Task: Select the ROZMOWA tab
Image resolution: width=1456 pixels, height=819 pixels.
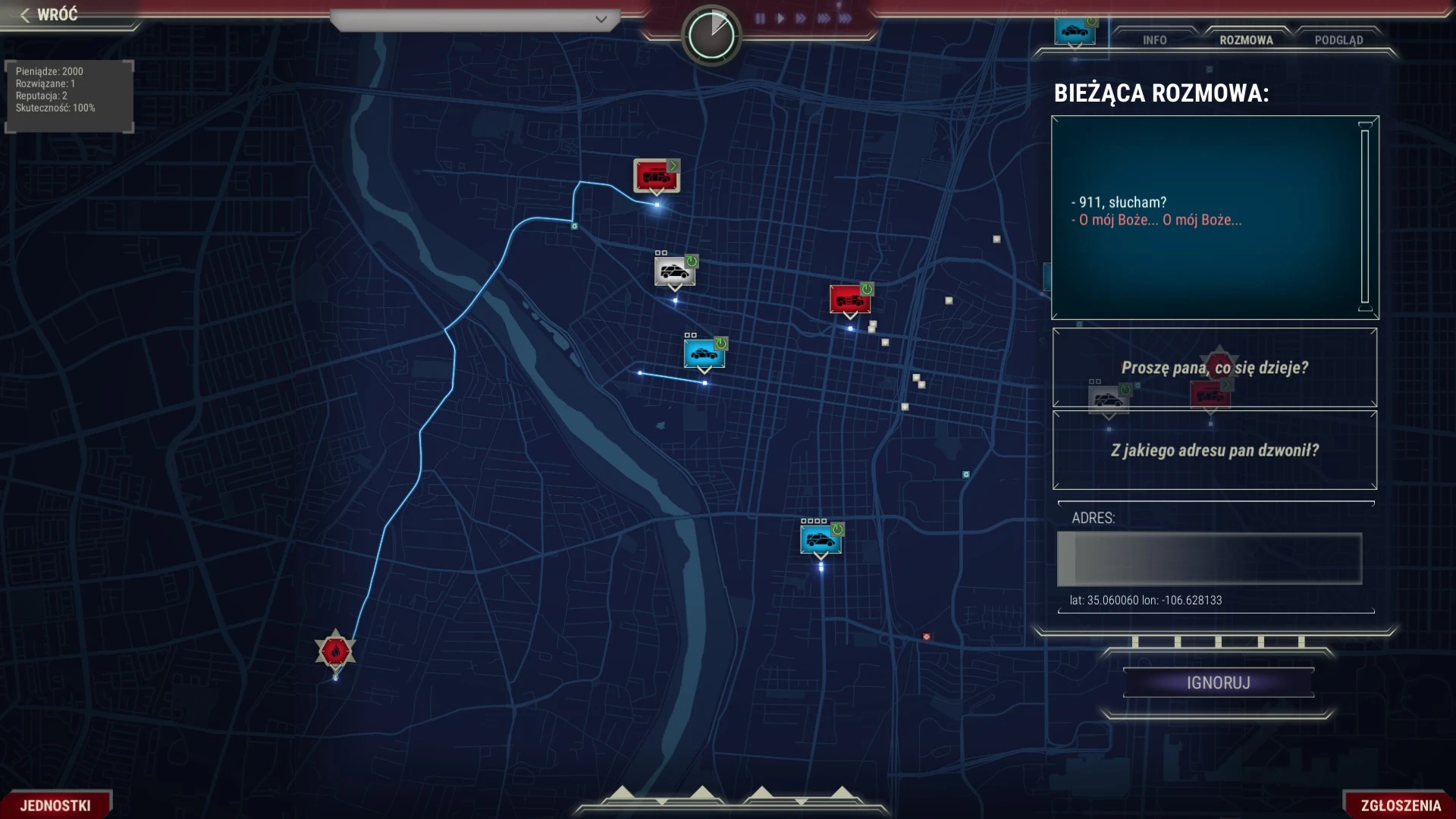Action: (x=1246, y=40)
